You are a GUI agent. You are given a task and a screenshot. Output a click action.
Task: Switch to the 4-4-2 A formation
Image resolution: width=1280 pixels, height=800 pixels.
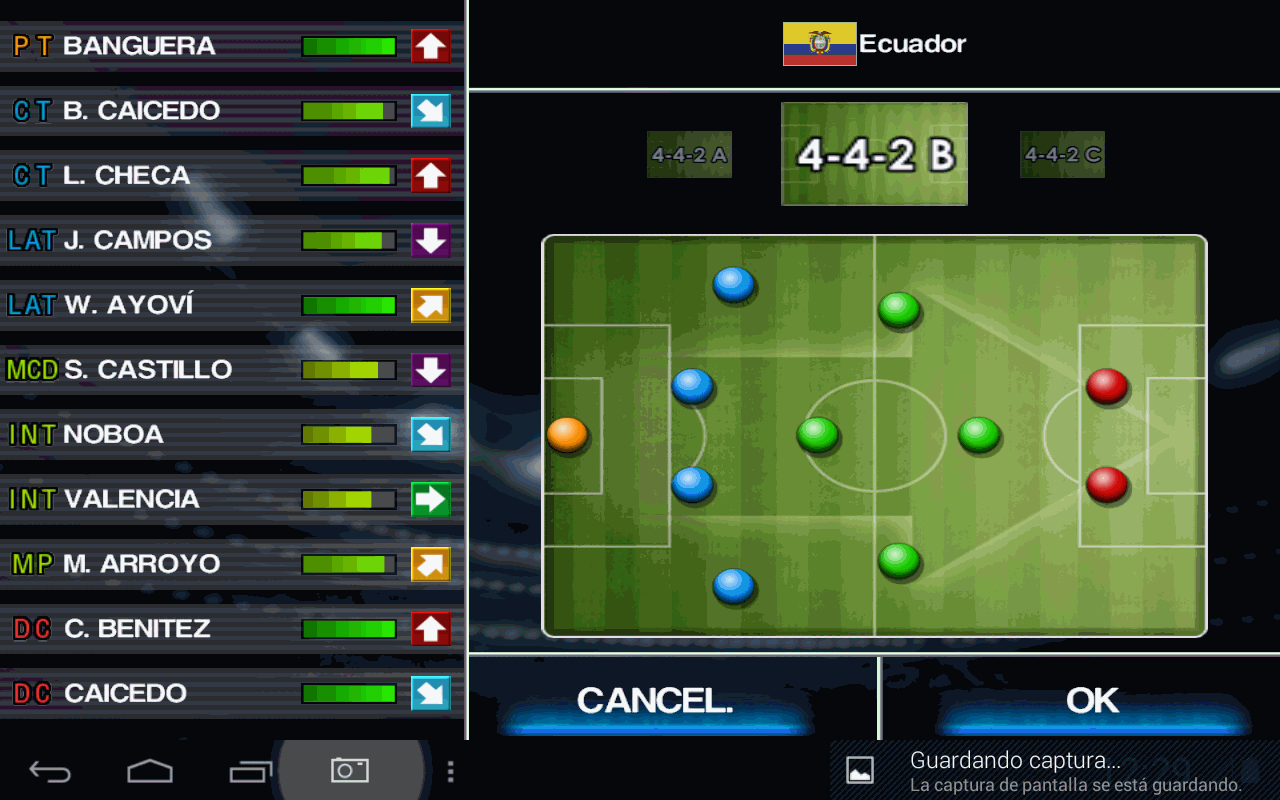[x=689, y=155]
